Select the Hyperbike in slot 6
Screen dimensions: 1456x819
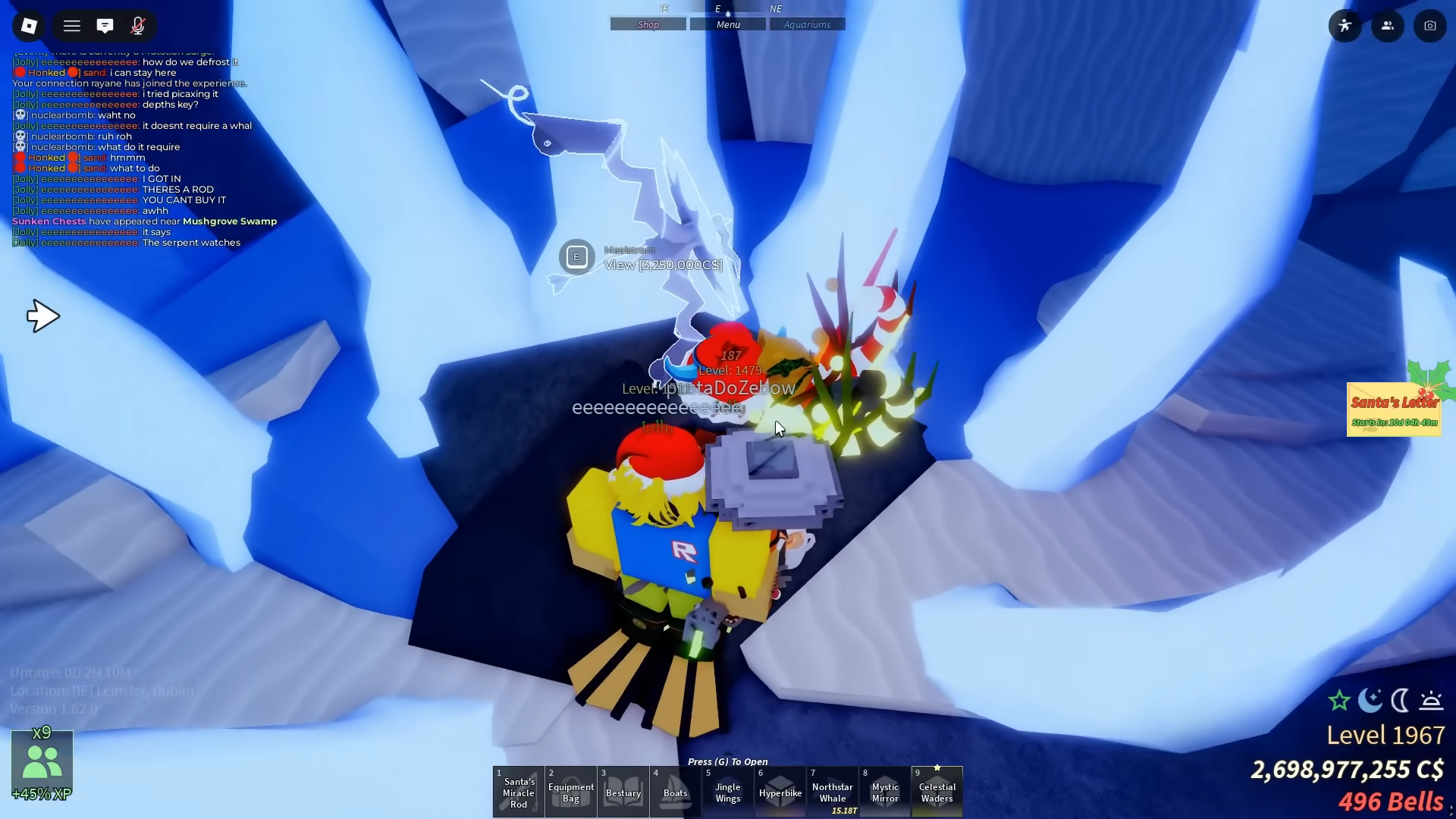[780, 791]
